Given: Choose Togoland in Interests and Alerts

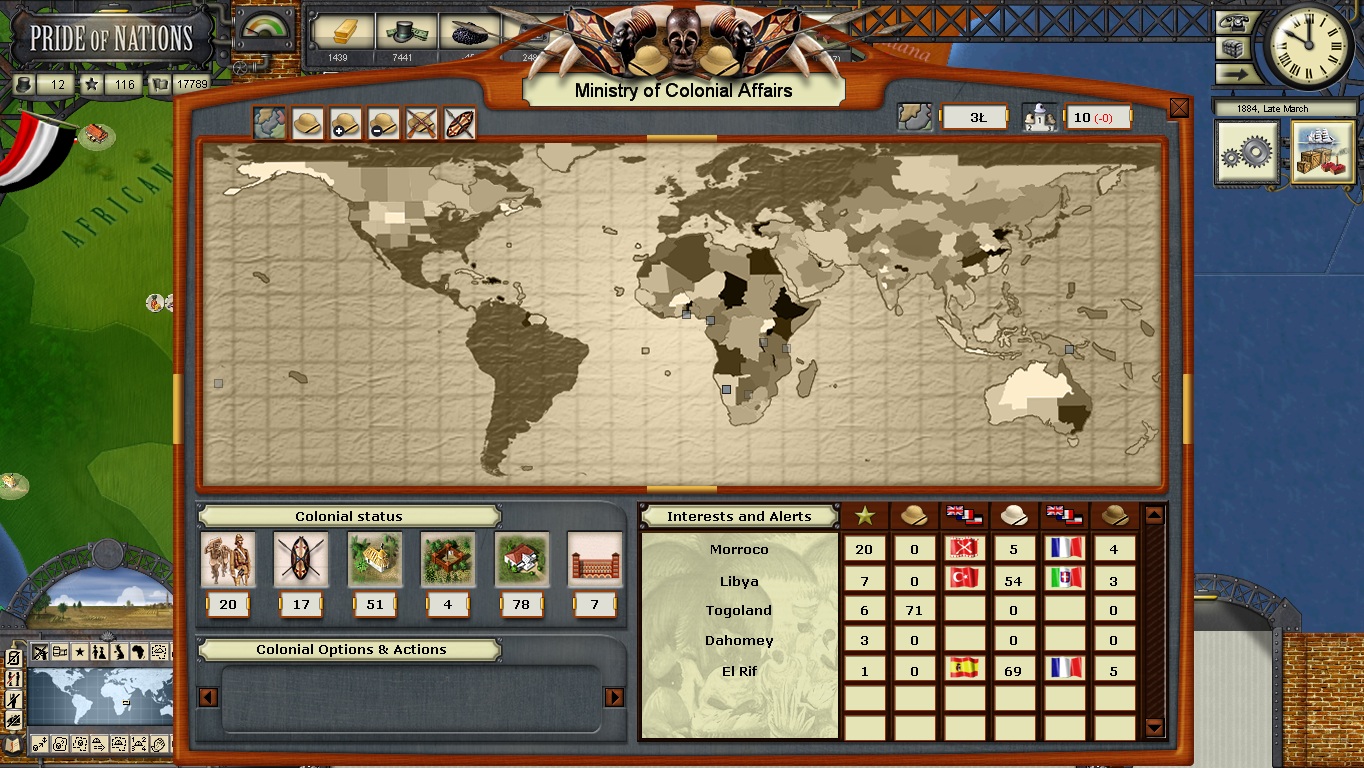Looking at the screenshot, I should (x=739, y=610).
